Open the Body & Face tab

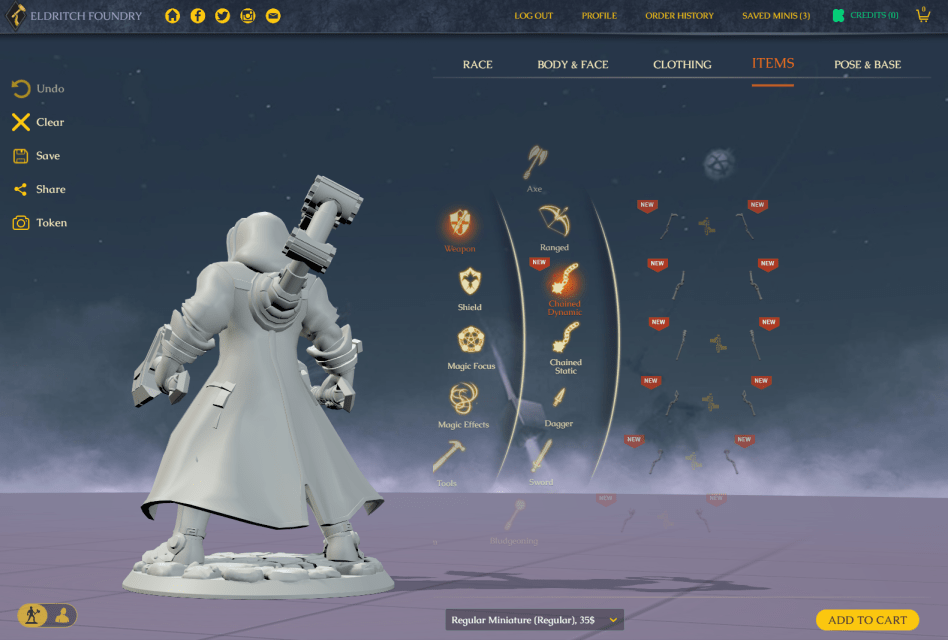coord(572,65)
